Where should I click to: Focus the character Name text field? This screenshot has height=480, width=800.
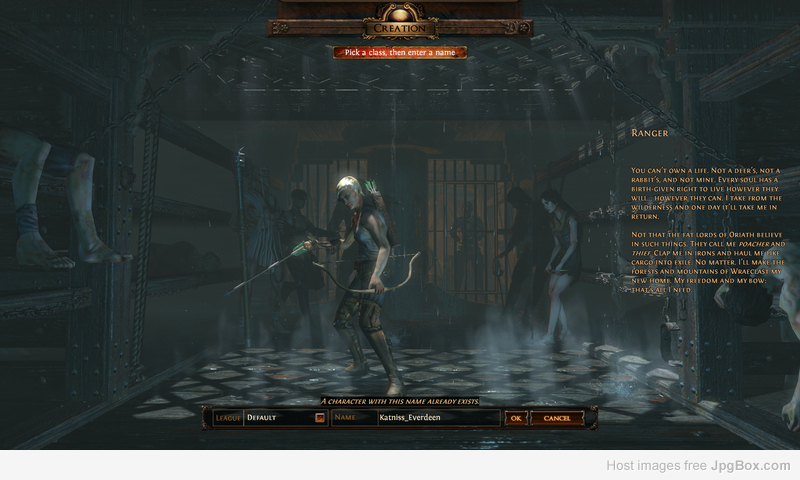437,418
